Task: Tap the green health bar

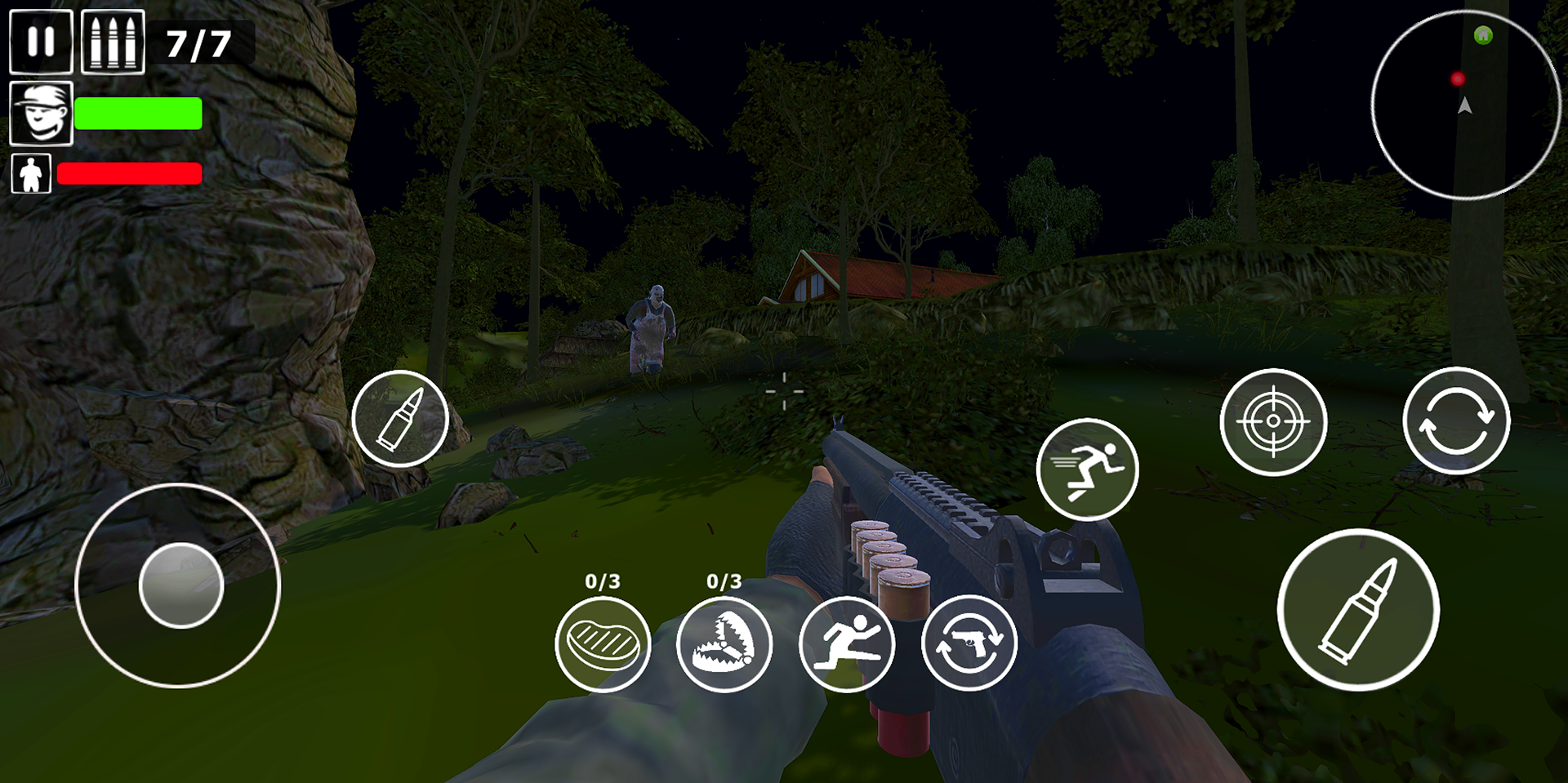Action: [138, 113]
